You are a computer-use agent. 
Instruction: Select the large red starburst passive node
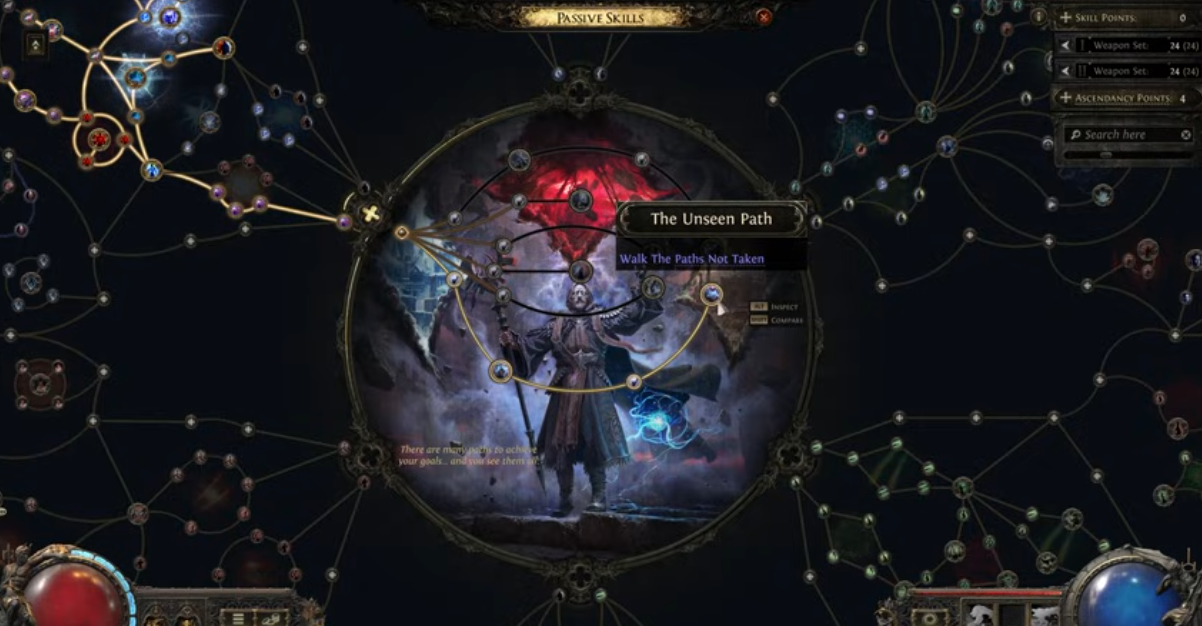click(99, 140)
